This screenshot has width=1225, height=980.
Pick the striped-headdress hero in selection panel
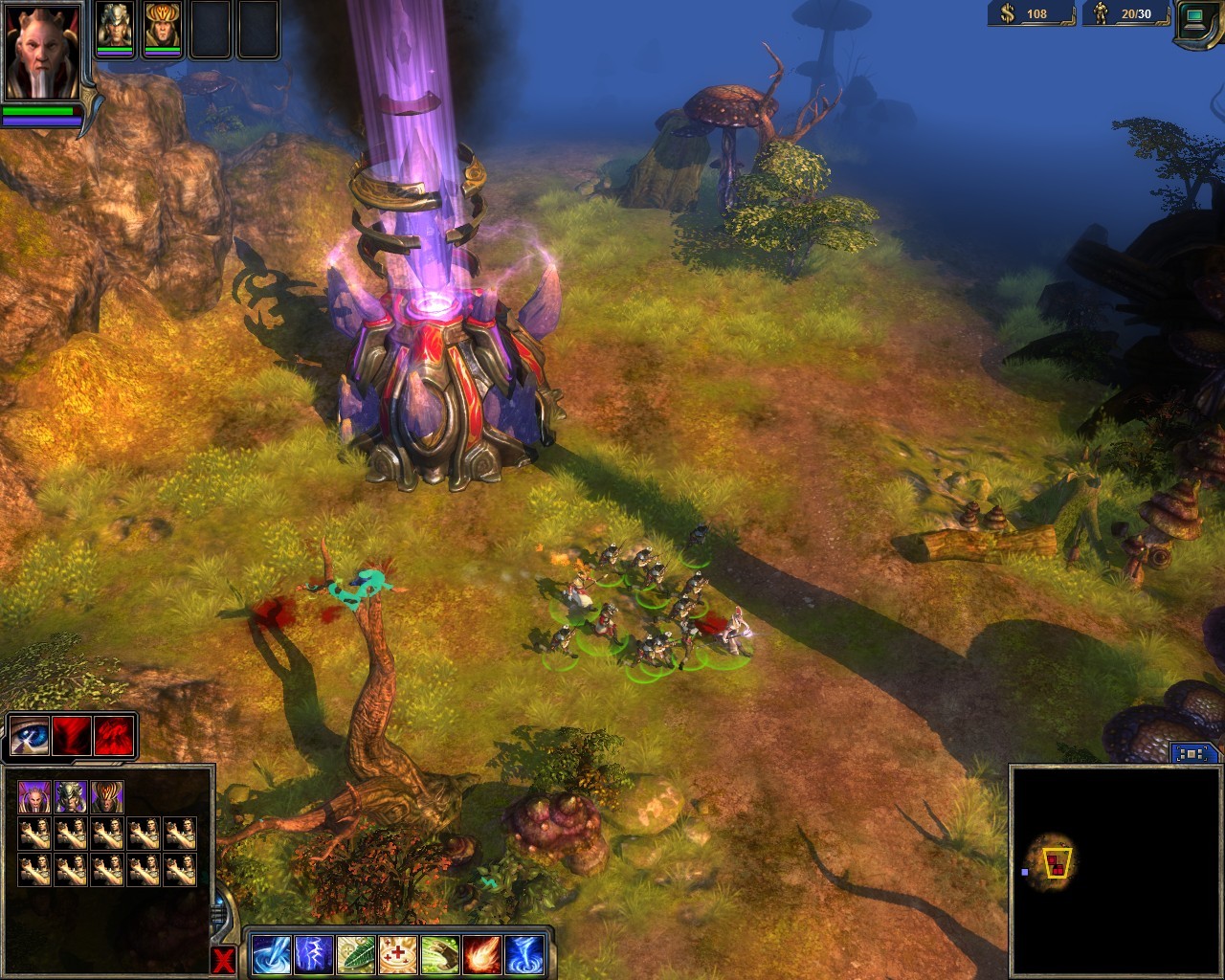tap(107, 796)
